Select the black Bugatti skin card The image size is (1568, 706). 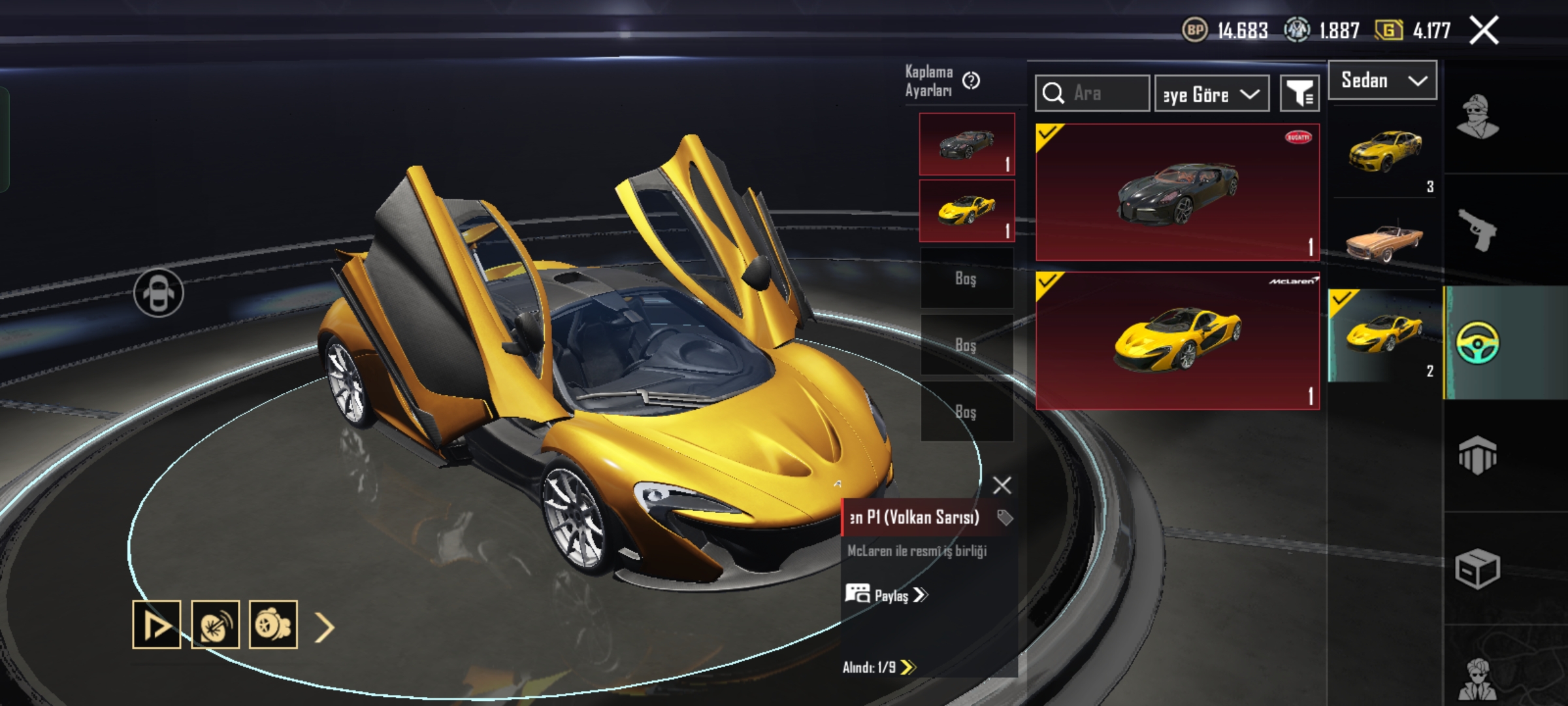pyautogui.click(x=1177, y=192)
